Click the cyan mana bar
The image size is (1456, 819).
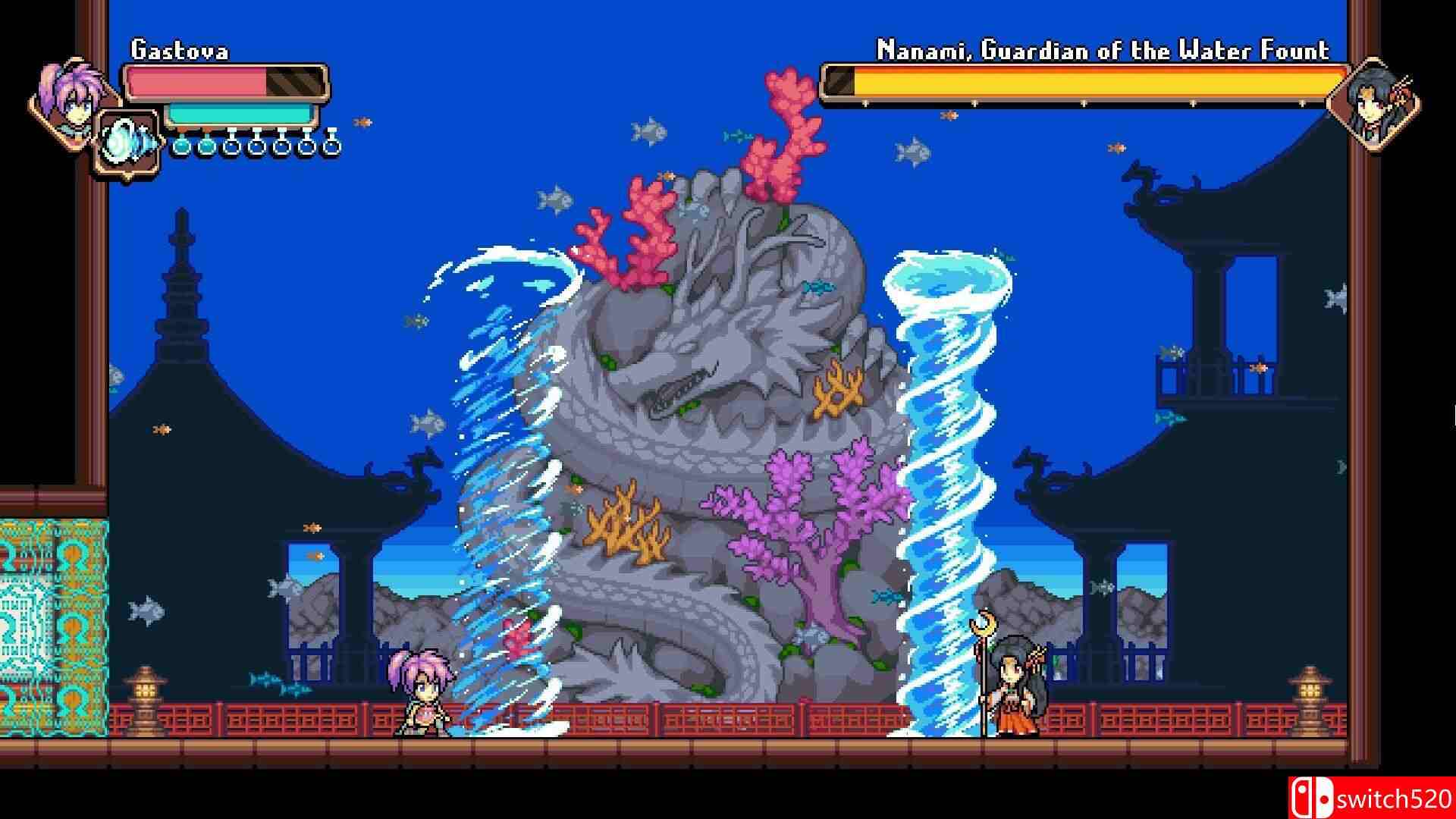tap(235, 111)
